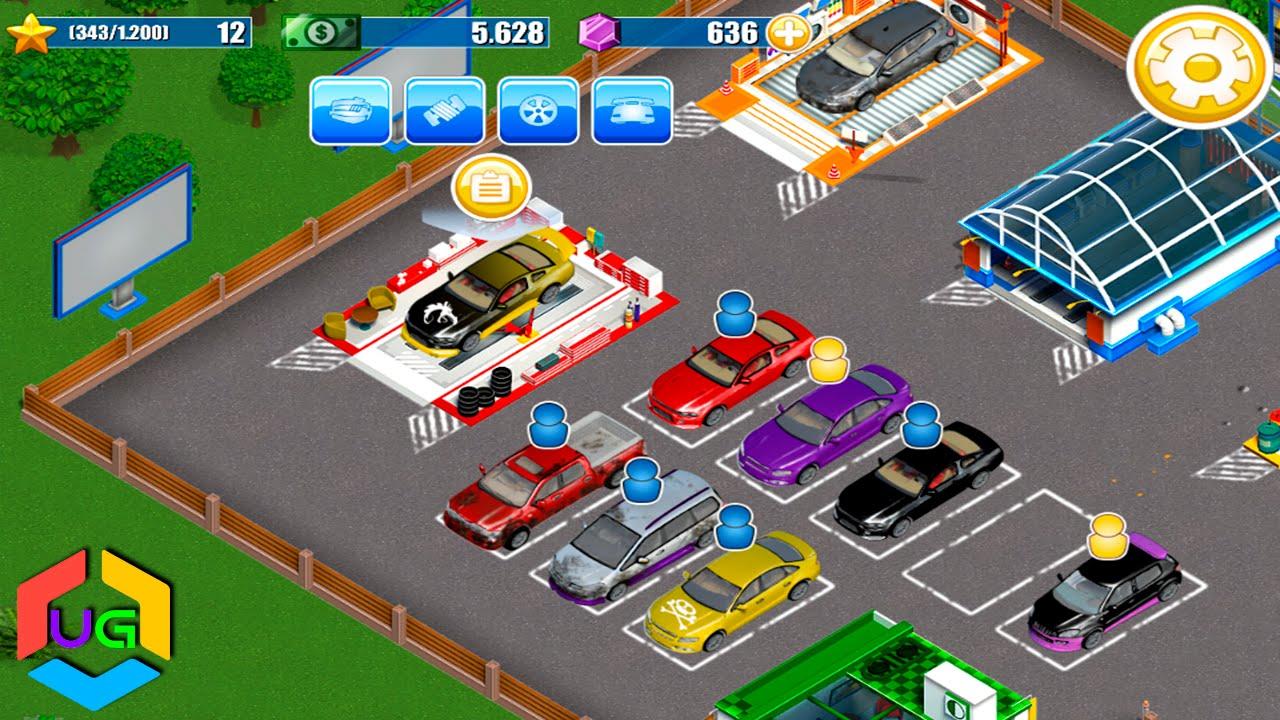This screenshot has height=720, width=1280.
Task: Select the engine parts button
Action: (350, 110)
